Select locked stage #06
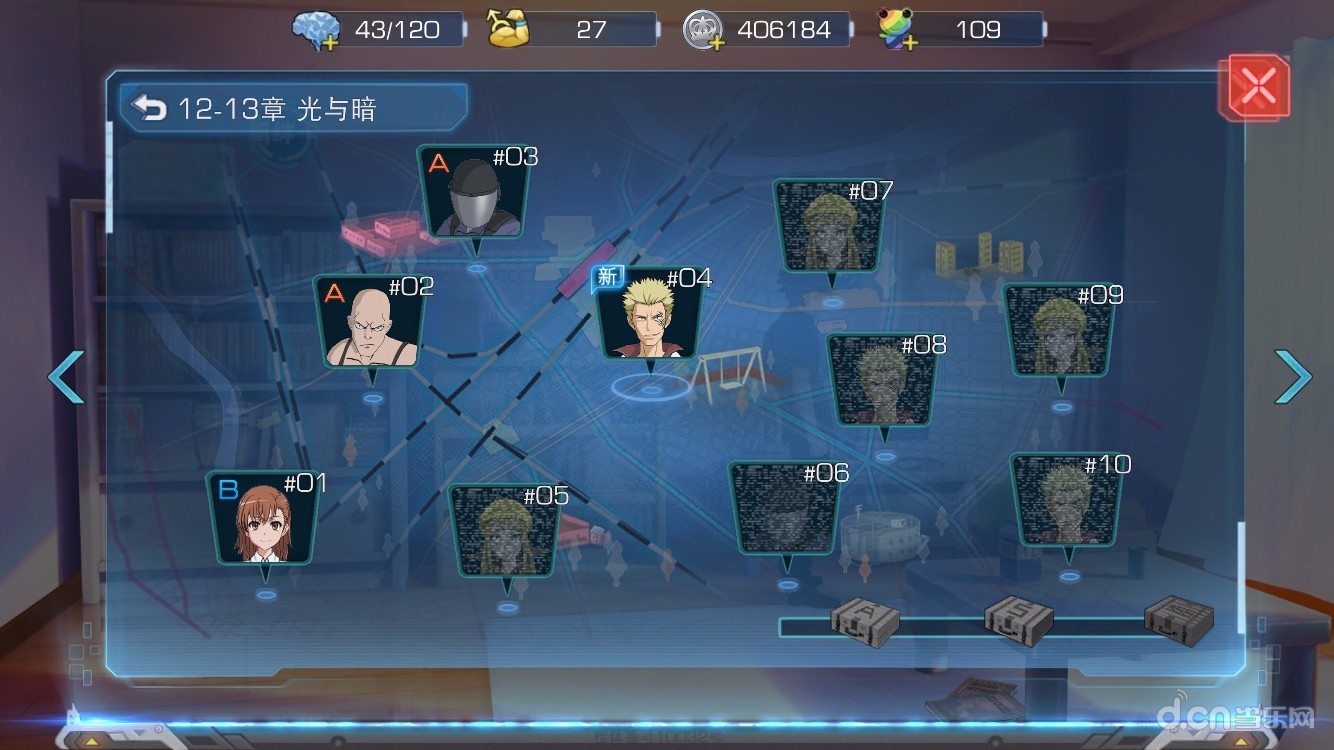Screen dimensions: 1334x750 point(786,510)
